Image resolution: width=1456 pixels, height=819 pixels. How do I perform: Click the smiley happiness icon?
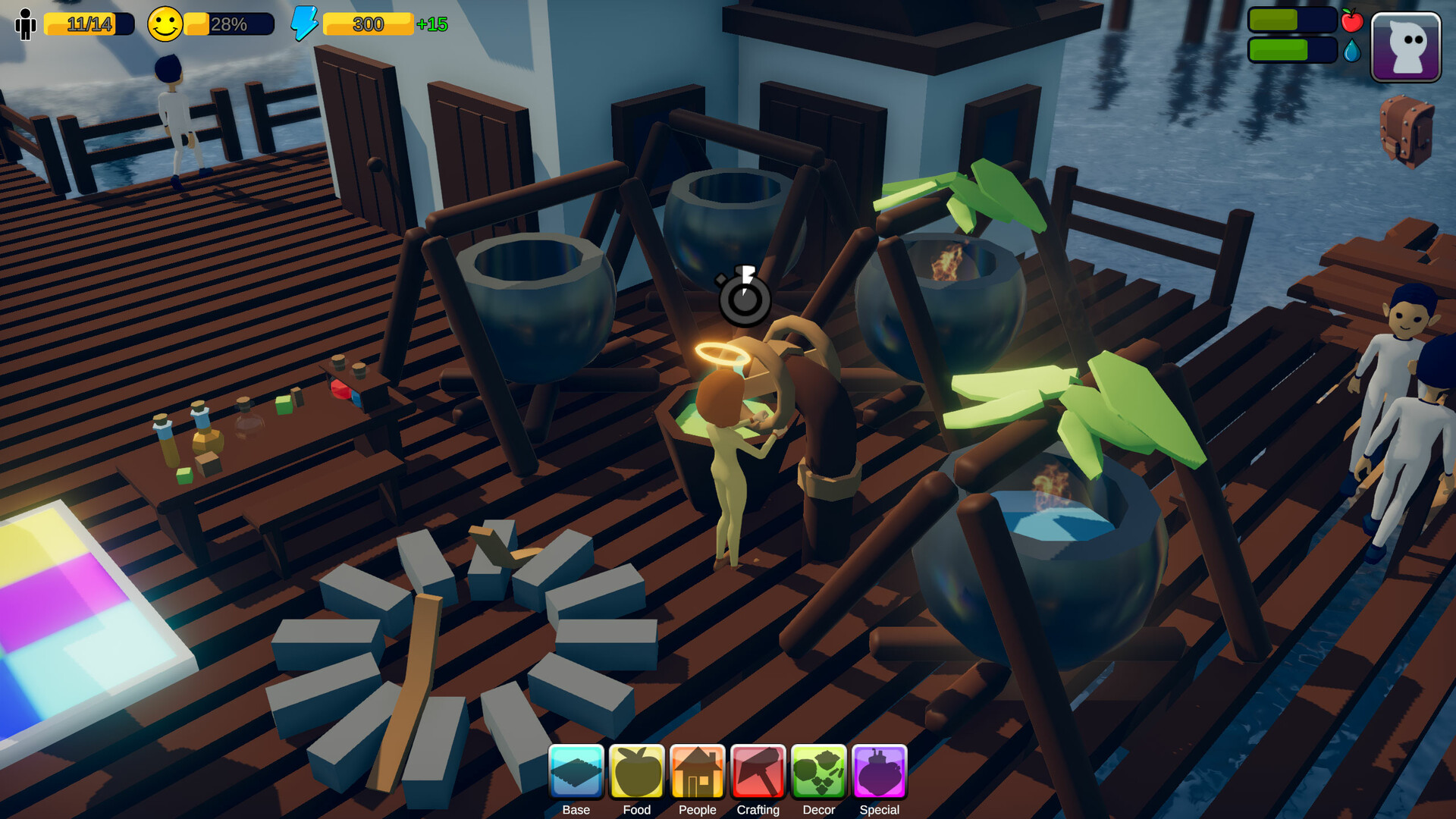[x=165, y=23]
